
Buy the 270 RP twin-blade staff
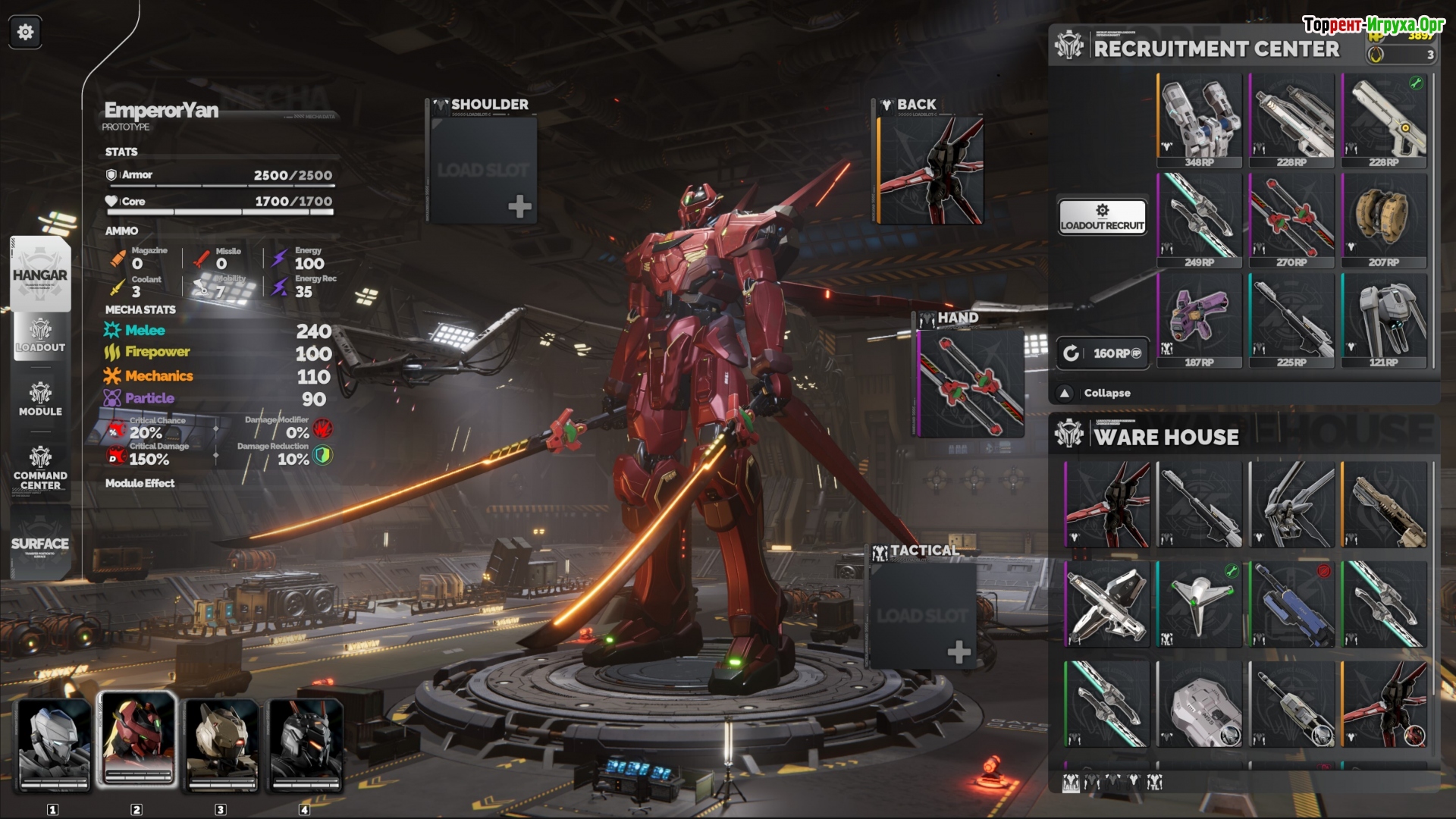pos(1291,220)
